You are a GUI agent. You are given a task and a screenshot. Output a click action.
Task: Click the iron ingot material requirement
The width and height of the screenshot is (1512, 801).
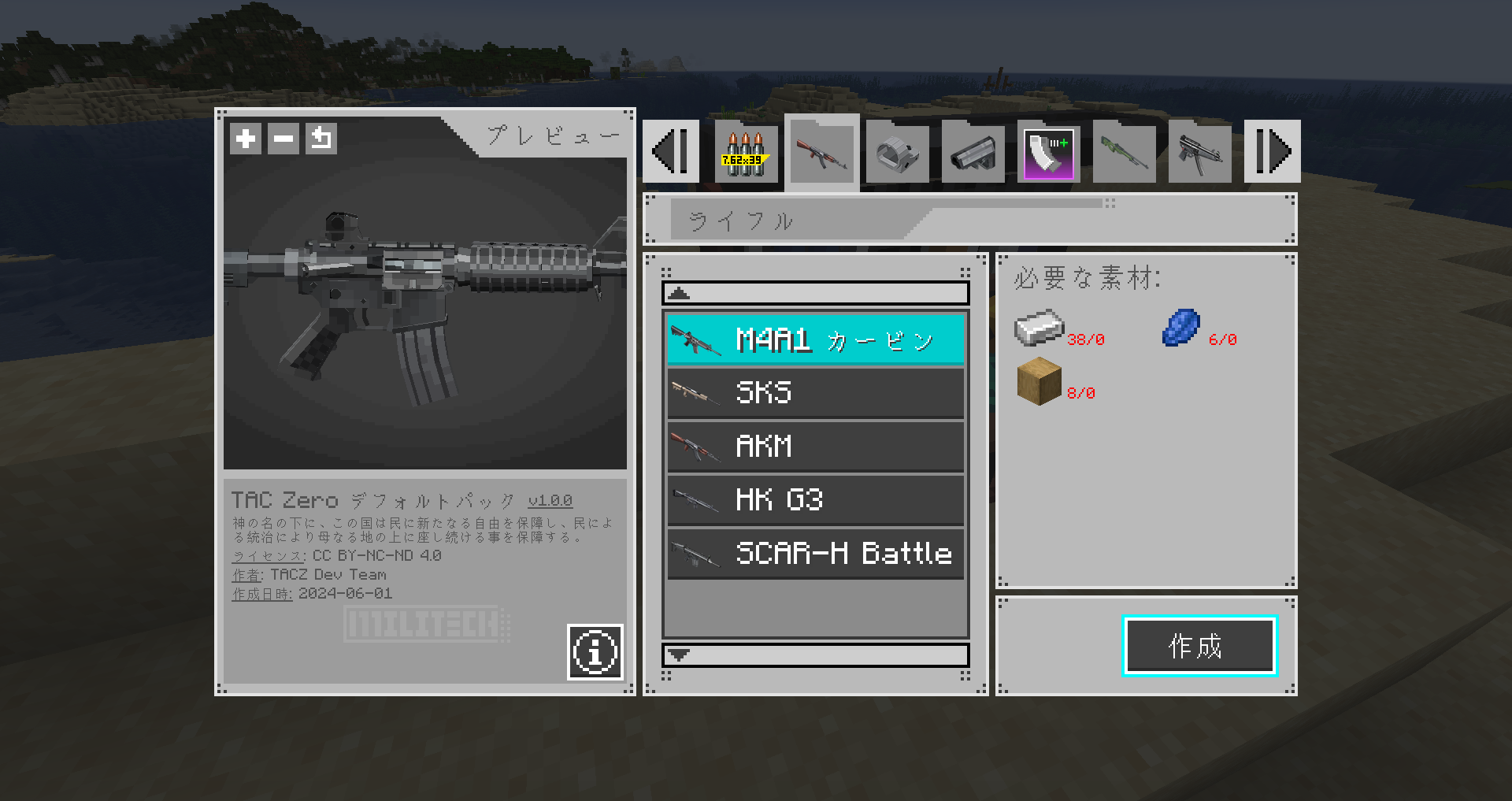pyautogui.click(x=1038, y=328)
